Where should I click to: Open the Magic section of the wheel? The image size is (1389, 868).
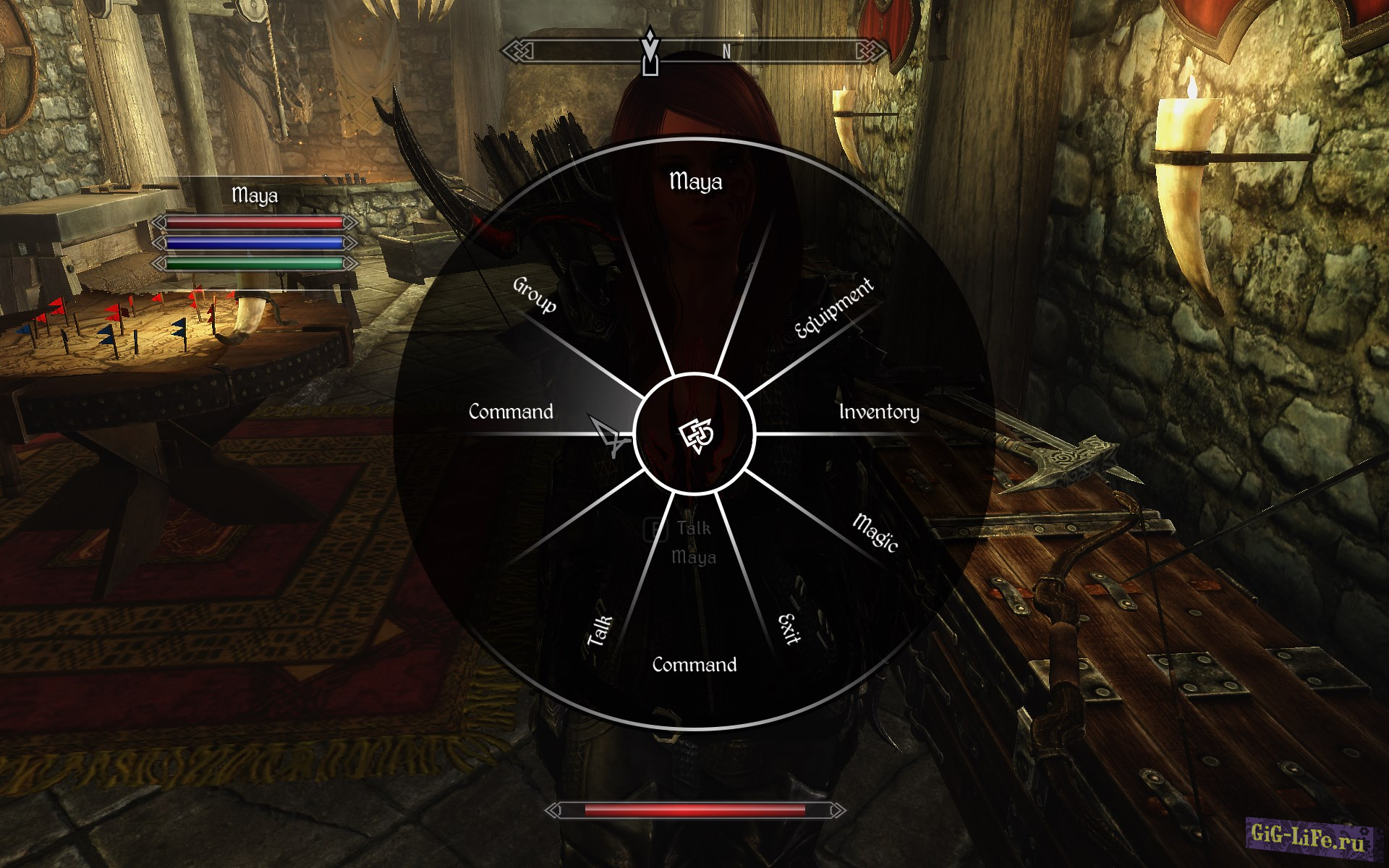(x=875, y=532)
